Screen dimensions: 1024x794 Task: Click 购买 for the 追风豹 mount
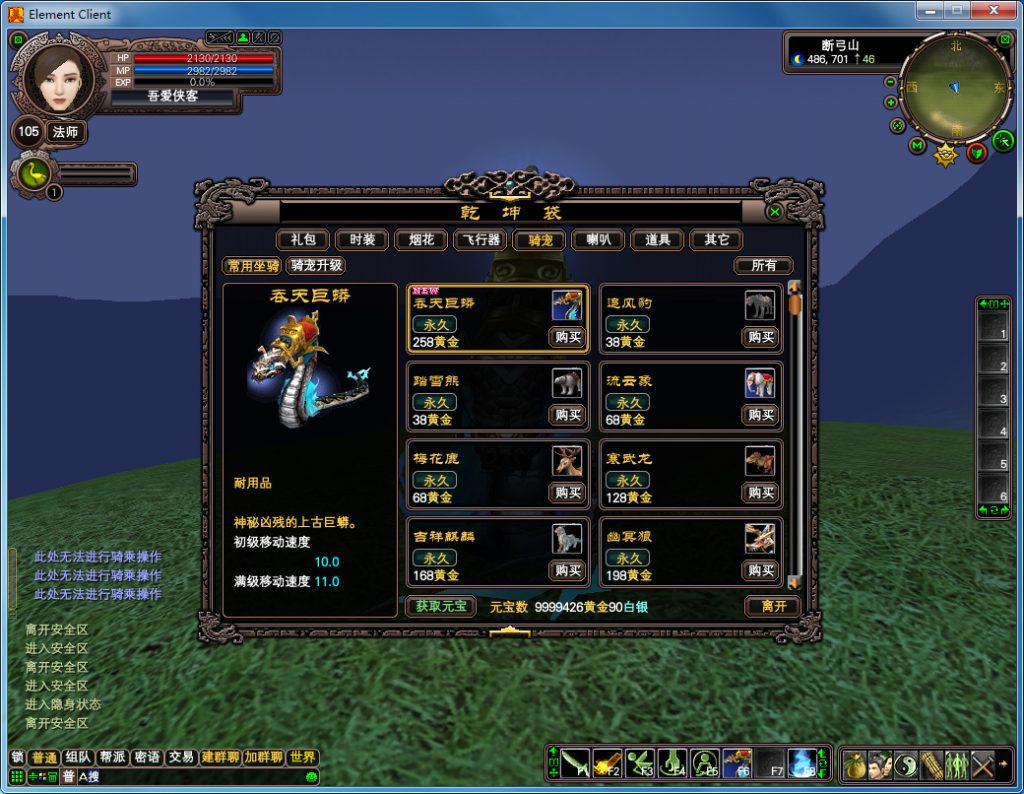761,337
